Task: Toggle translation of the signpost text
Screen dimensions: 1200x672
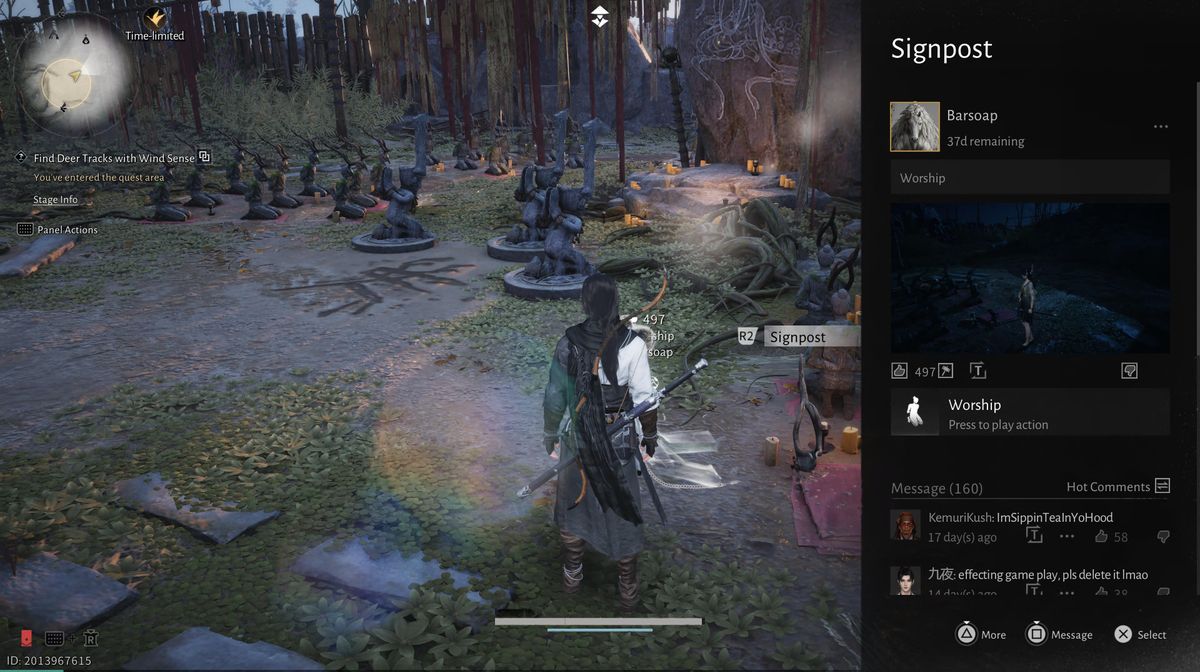Action: click(x=977, y=371)
